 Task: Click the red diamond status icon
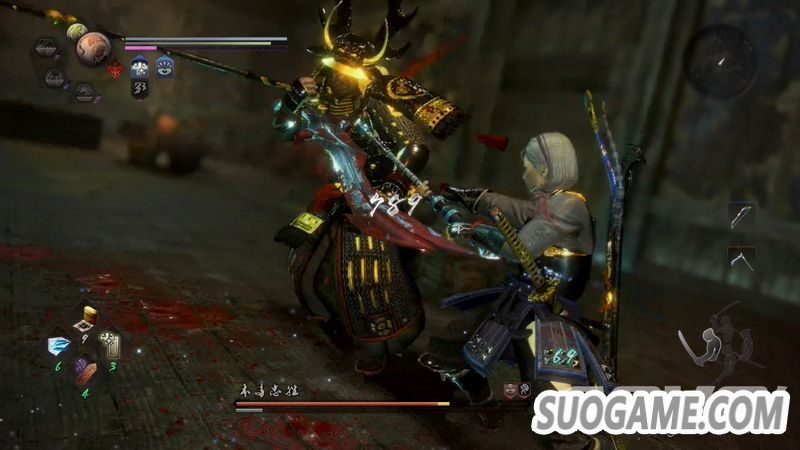(114, 69)
